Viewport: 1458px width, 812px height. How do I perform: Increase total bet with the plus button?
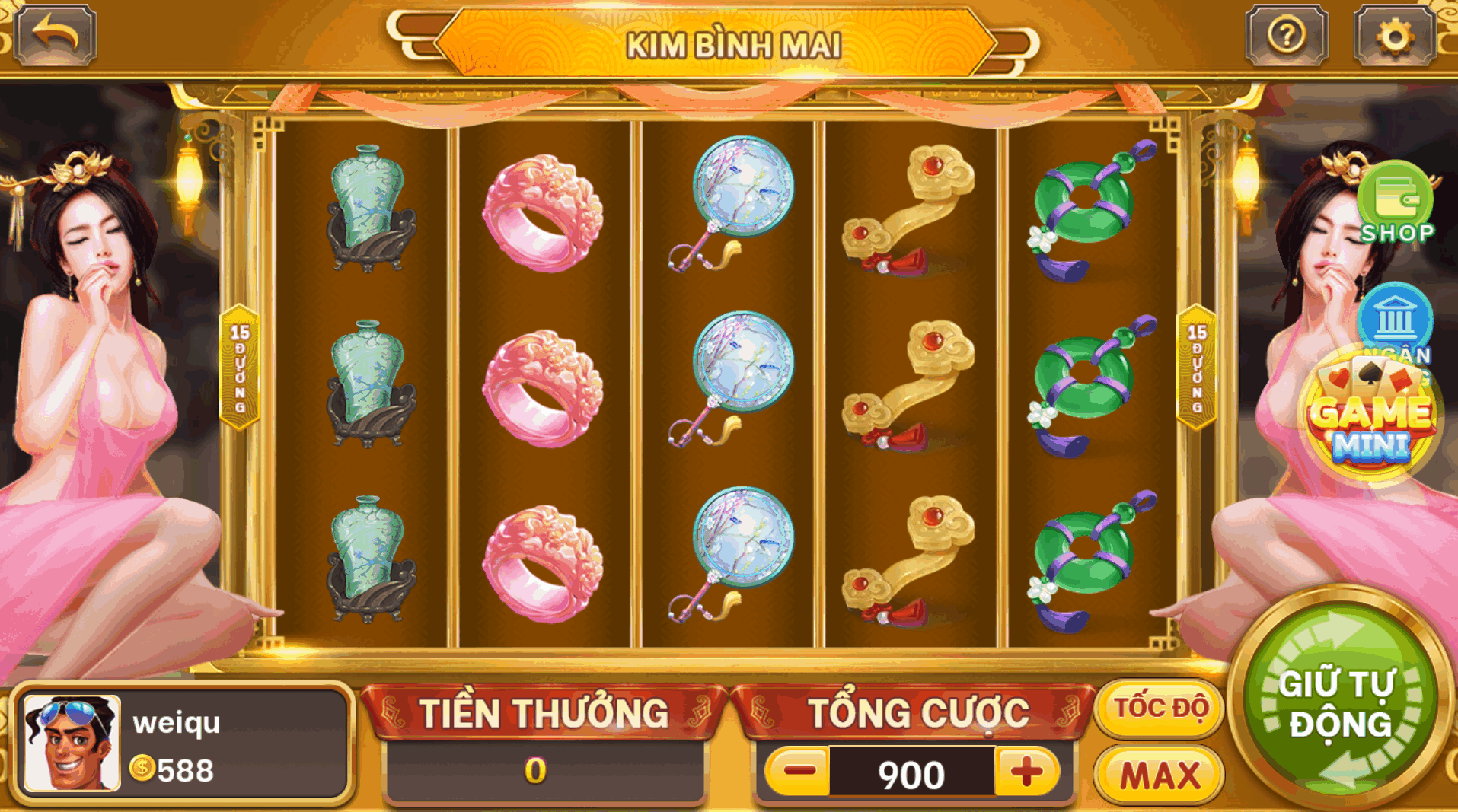click(x=1026, y=772)
